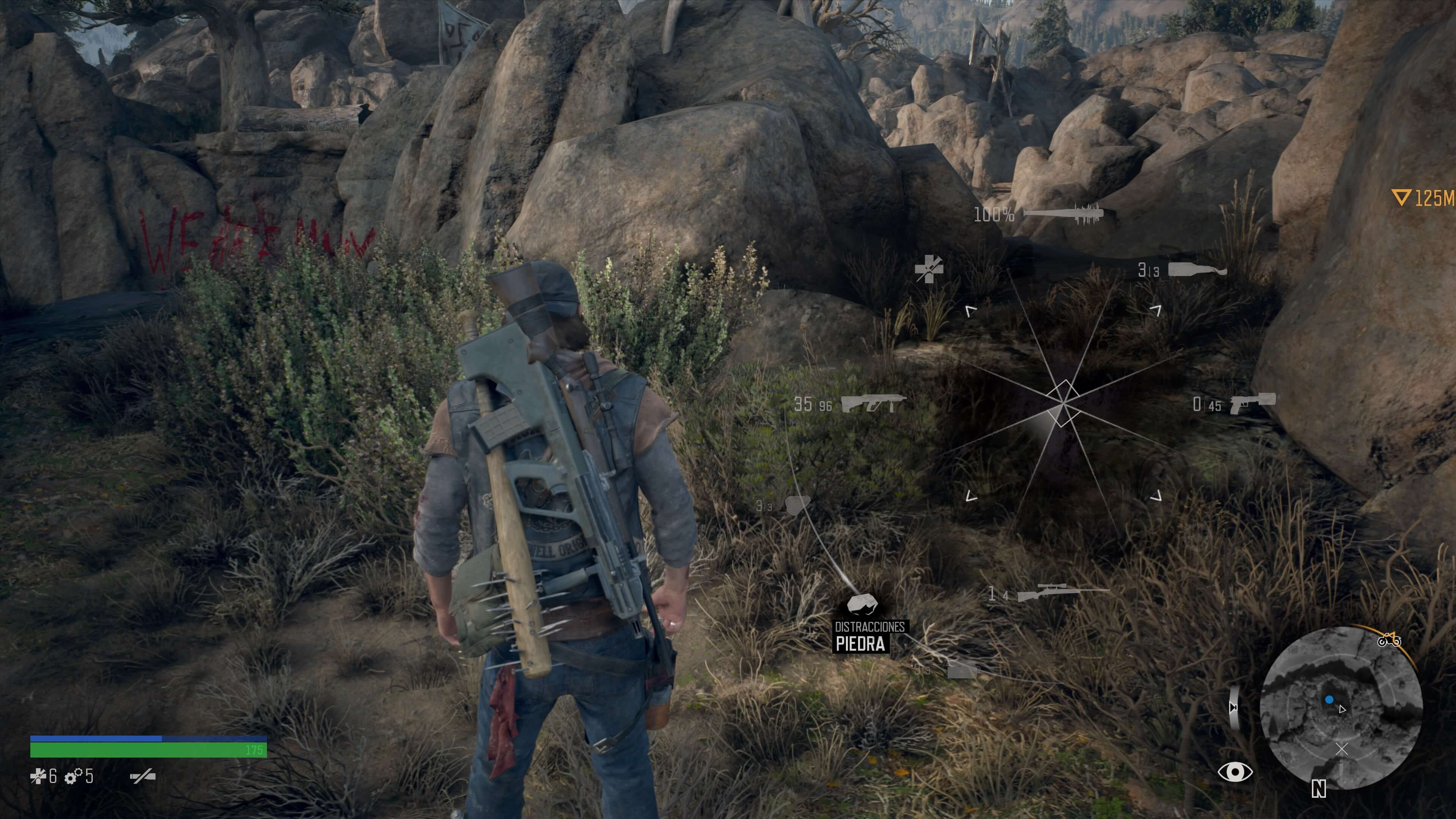
Task: Choose the molotov bottle slot
Action: tap(1197, 270)
